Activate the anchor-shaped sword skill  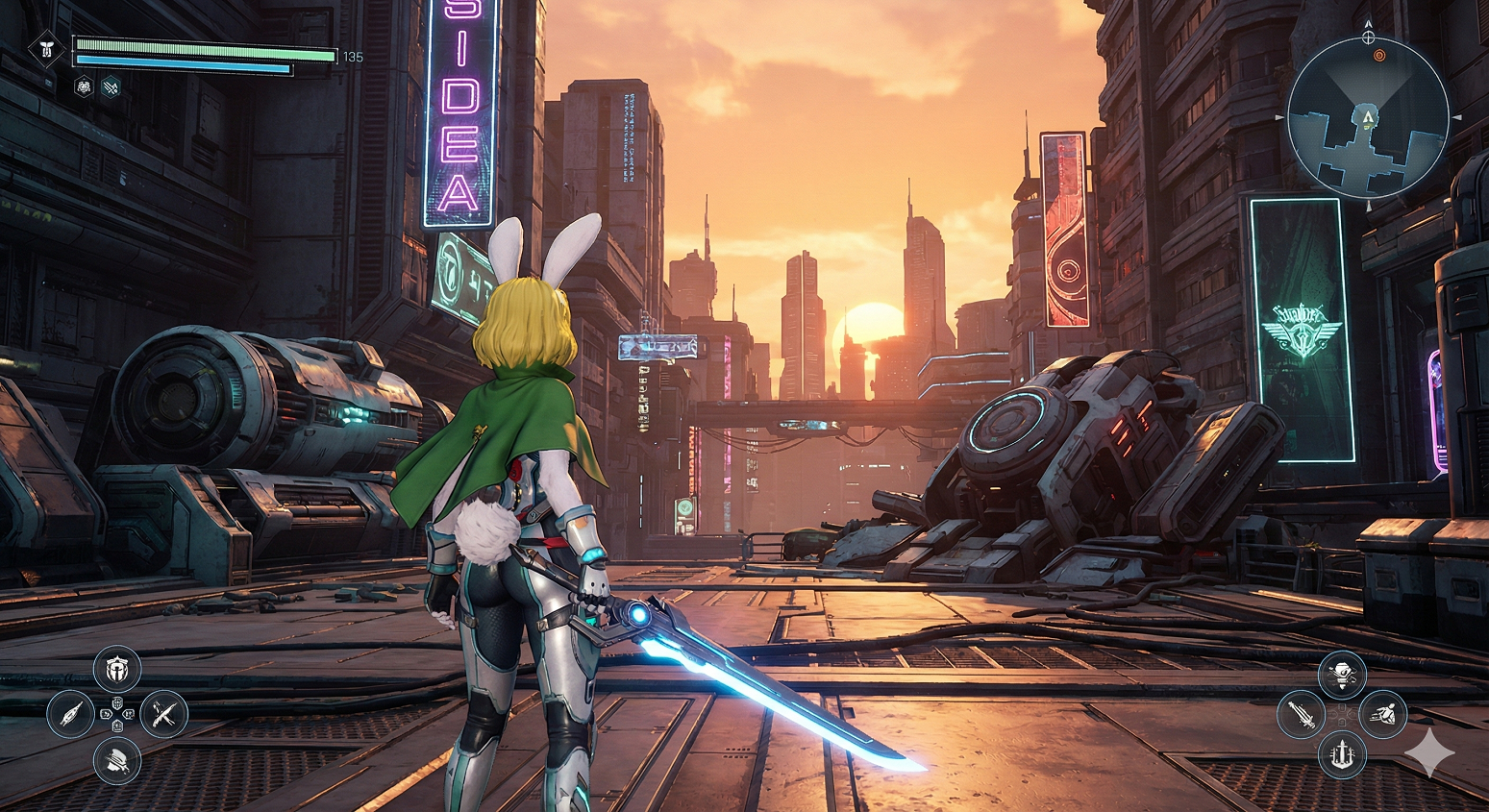click(x=1342, y=754)
